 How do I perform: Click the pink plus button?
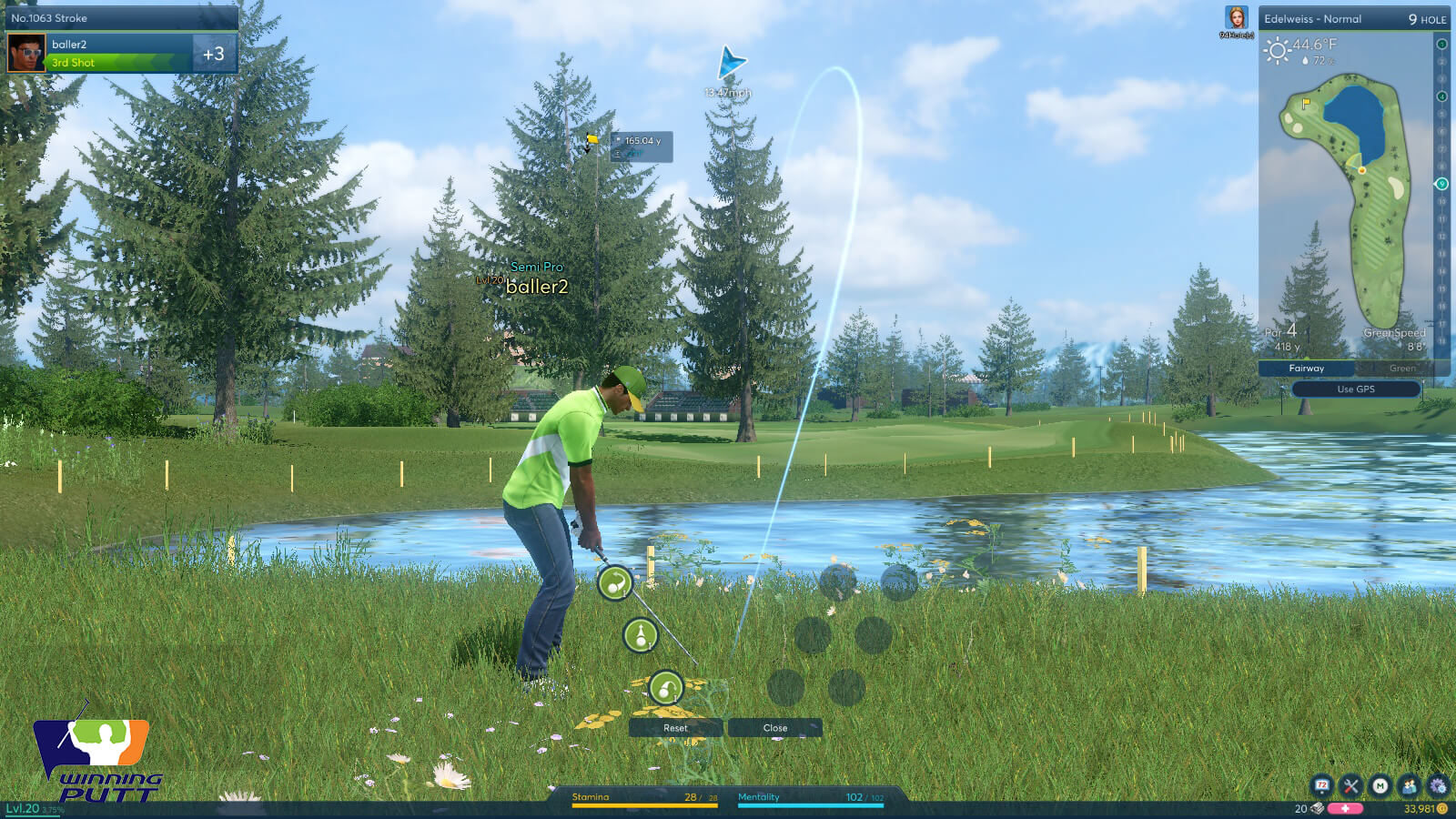point(1345,808)
